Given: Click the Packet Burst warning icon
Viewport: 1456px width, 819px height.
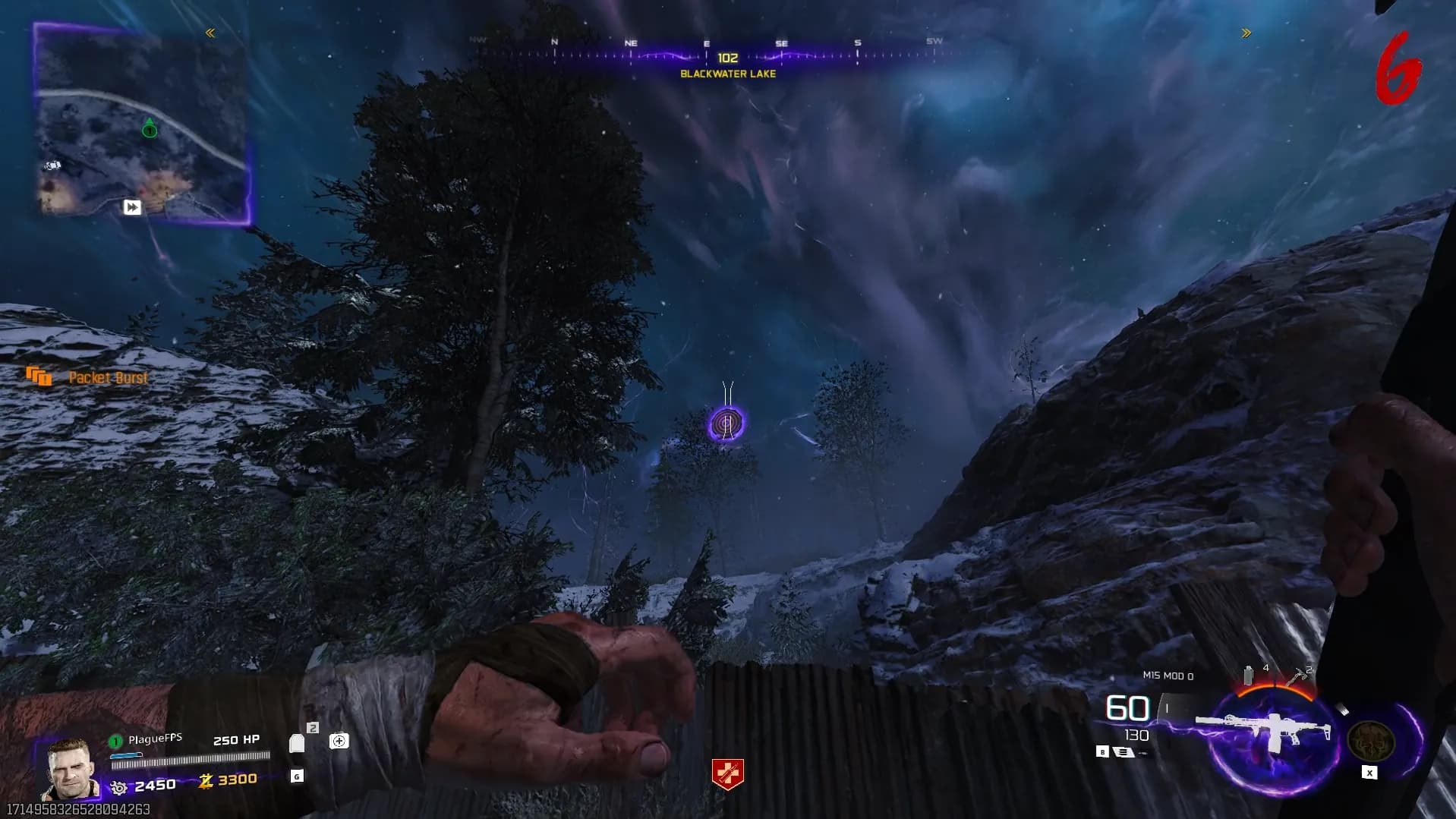Looking at the screenshot, I should point(39,376).
